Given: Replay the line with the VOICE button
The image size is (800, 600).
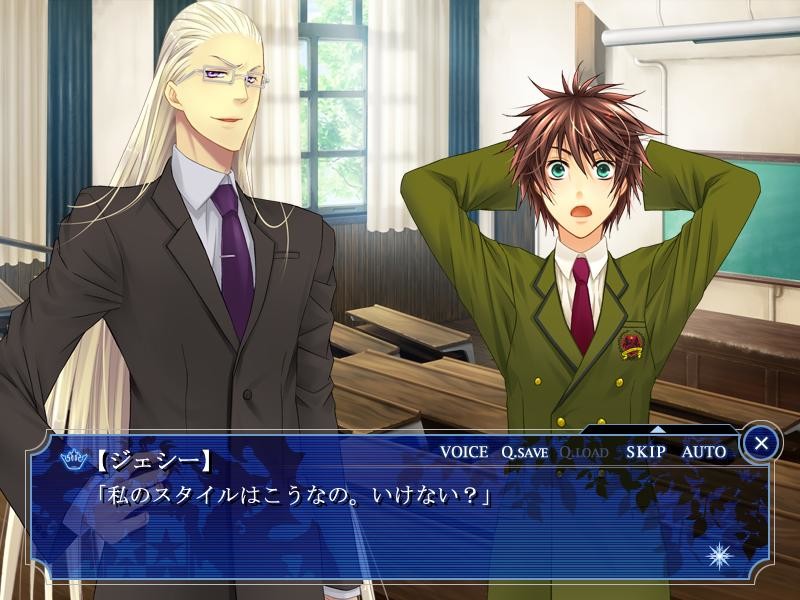Looking at the screenshot, I should click(464, 452).
